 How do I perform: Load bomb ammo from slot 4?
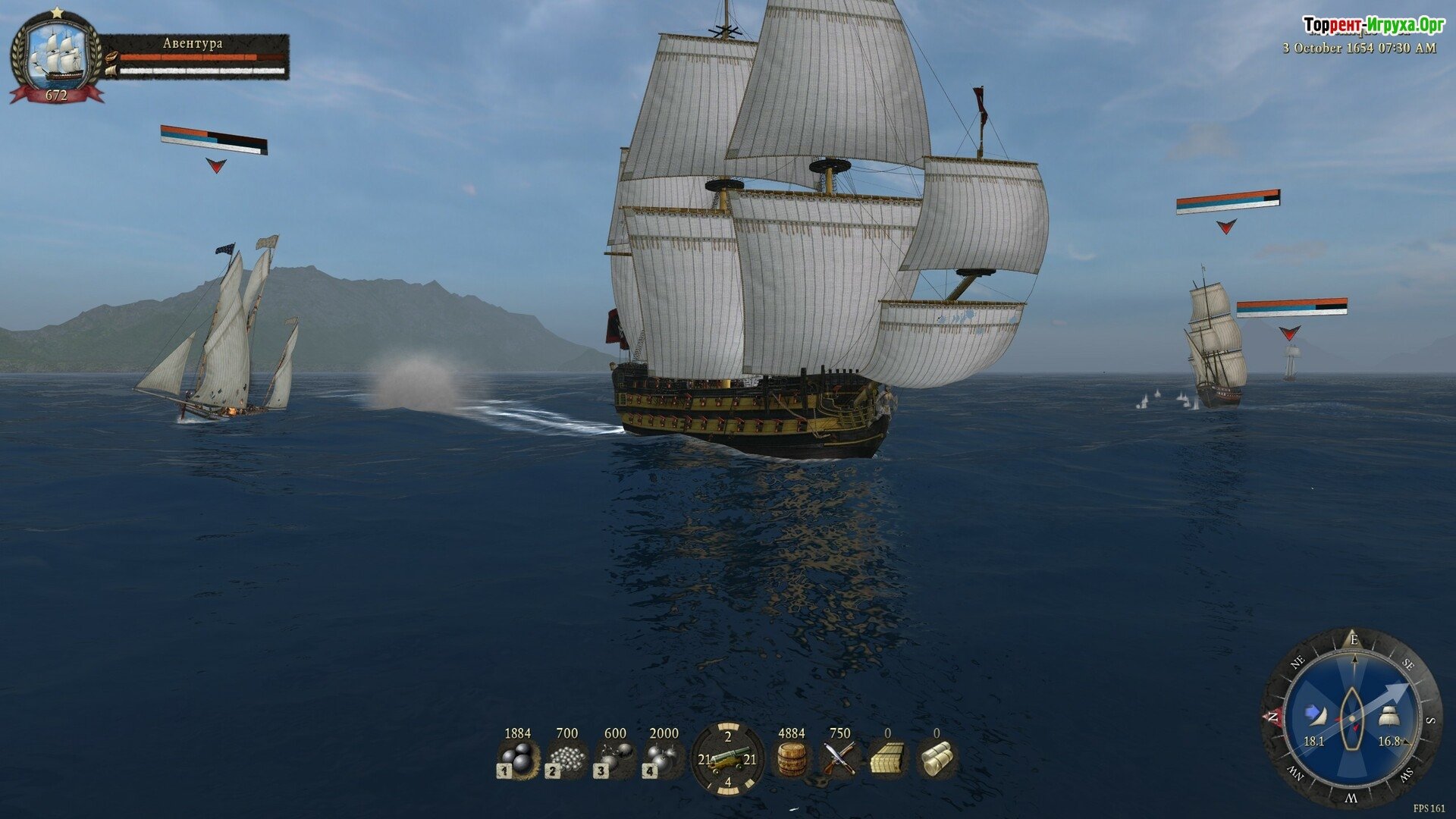664,758
